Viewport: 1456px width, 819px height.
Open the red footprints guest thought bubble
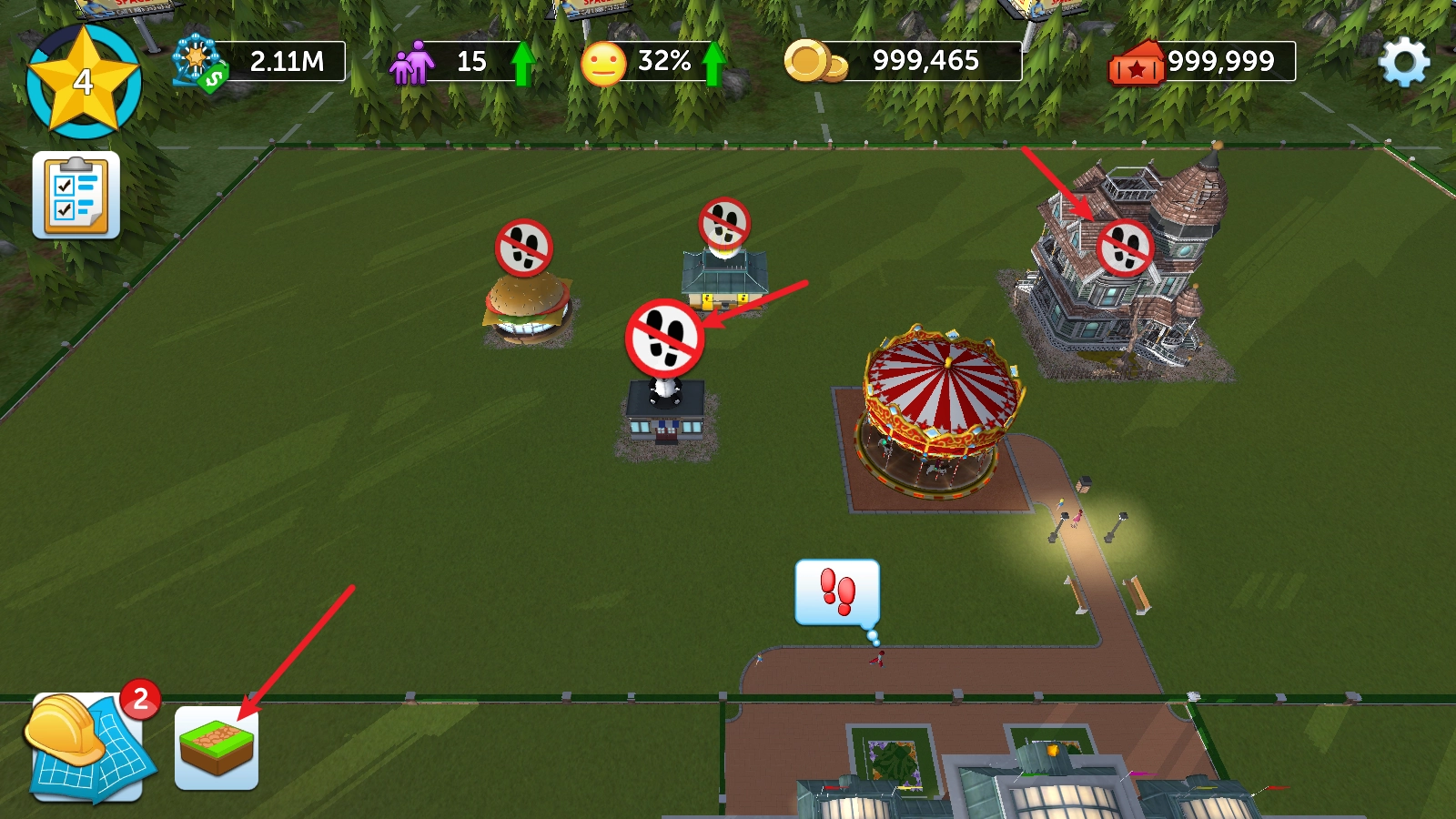837,592
